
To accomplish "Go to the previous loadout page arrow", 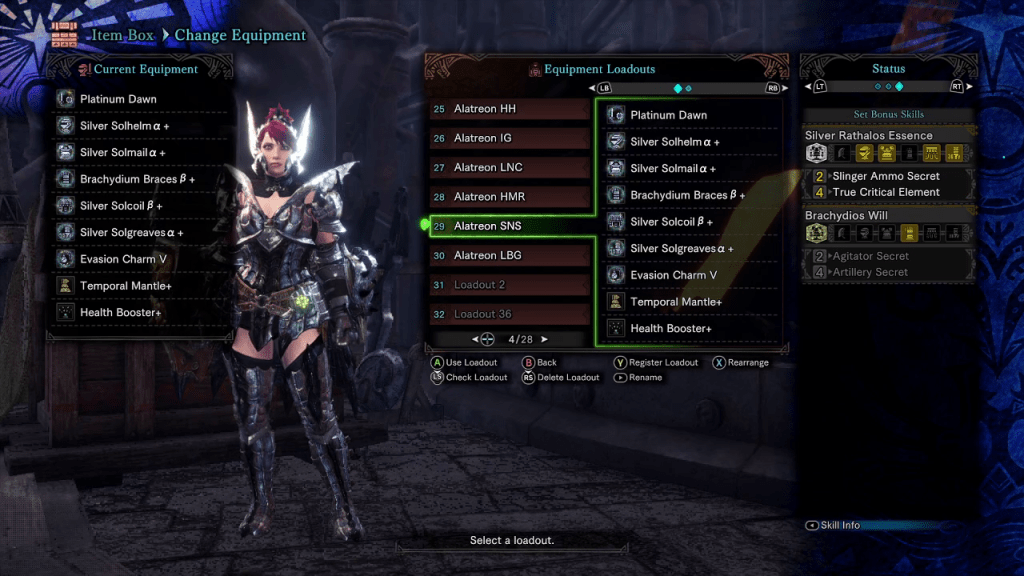I will (x=476, y=340).
